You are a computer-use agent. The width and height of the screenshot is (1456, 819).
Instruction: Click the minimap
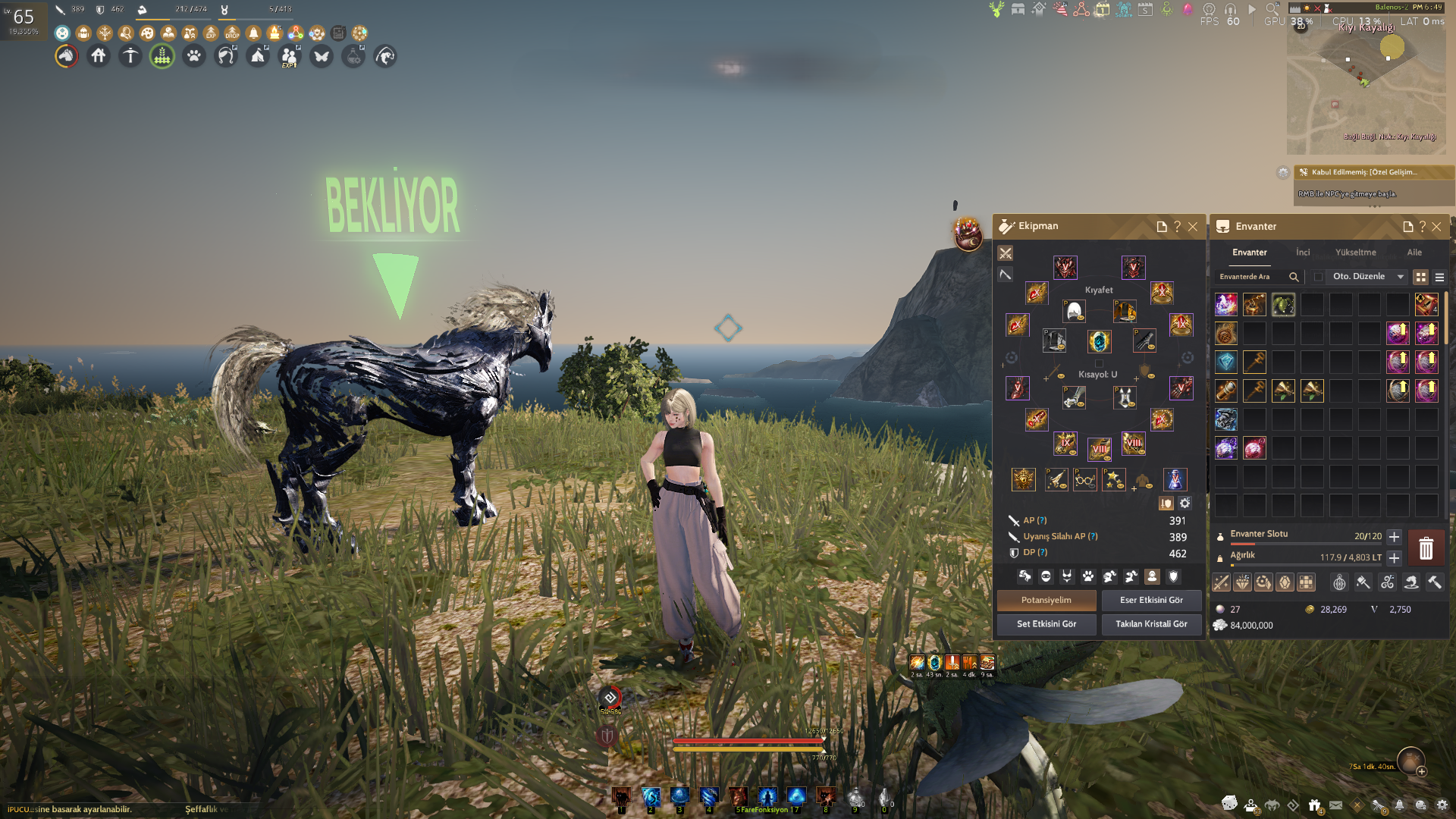point(1365,83)
